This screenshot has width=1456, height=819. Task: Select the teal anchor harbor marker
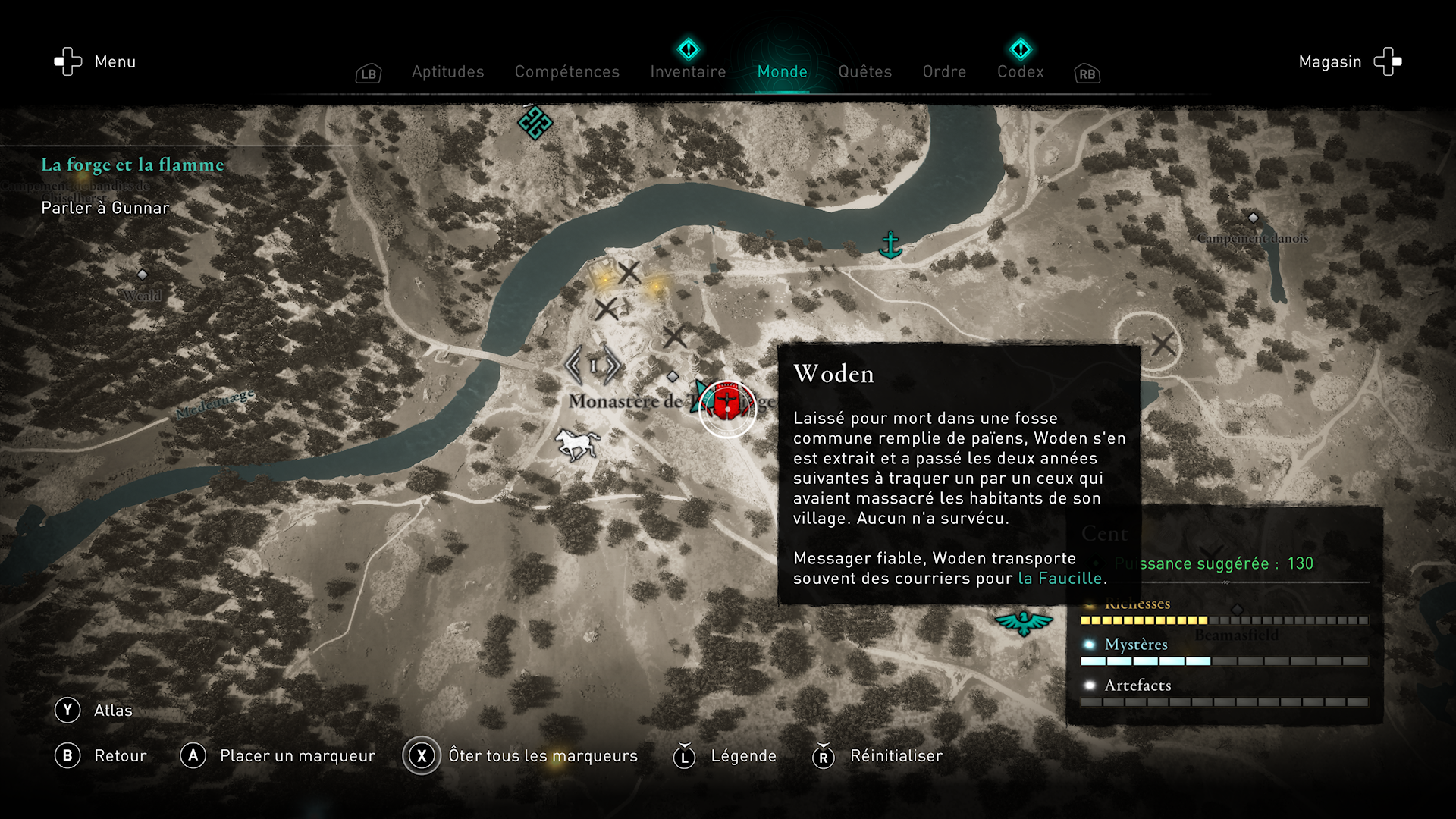(890, 245)
